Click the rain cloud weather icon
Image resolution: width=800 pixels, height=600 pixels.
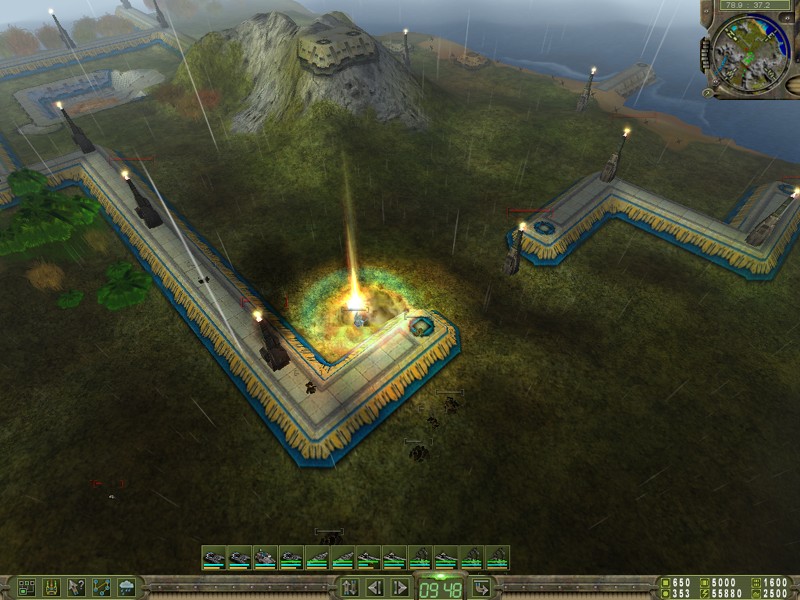[127, 587]
